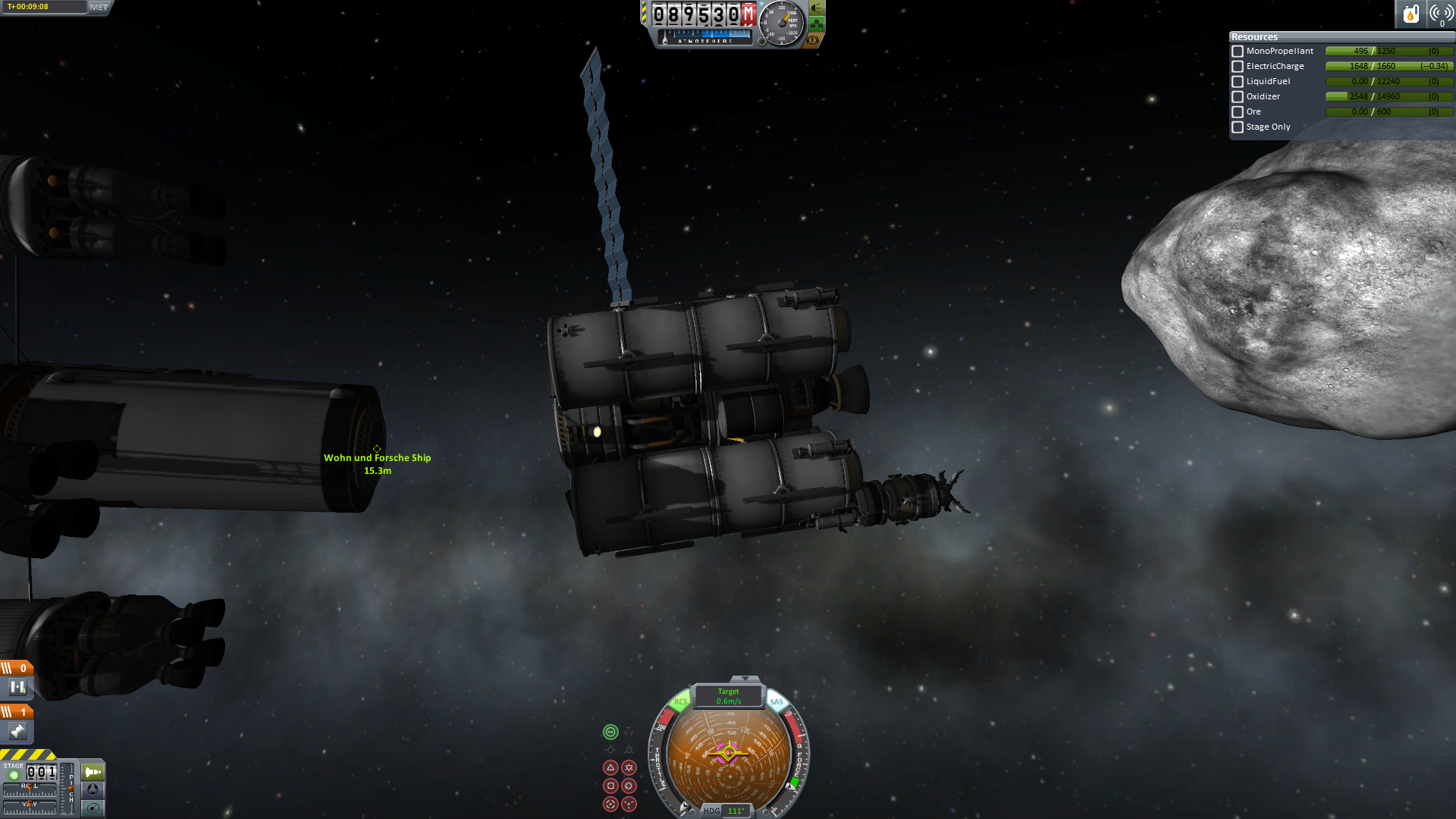Enable the Oxidizer resource checkbox
Image resolution: width=1456 pixels, height=819 pixels.
click(1238, 97)
